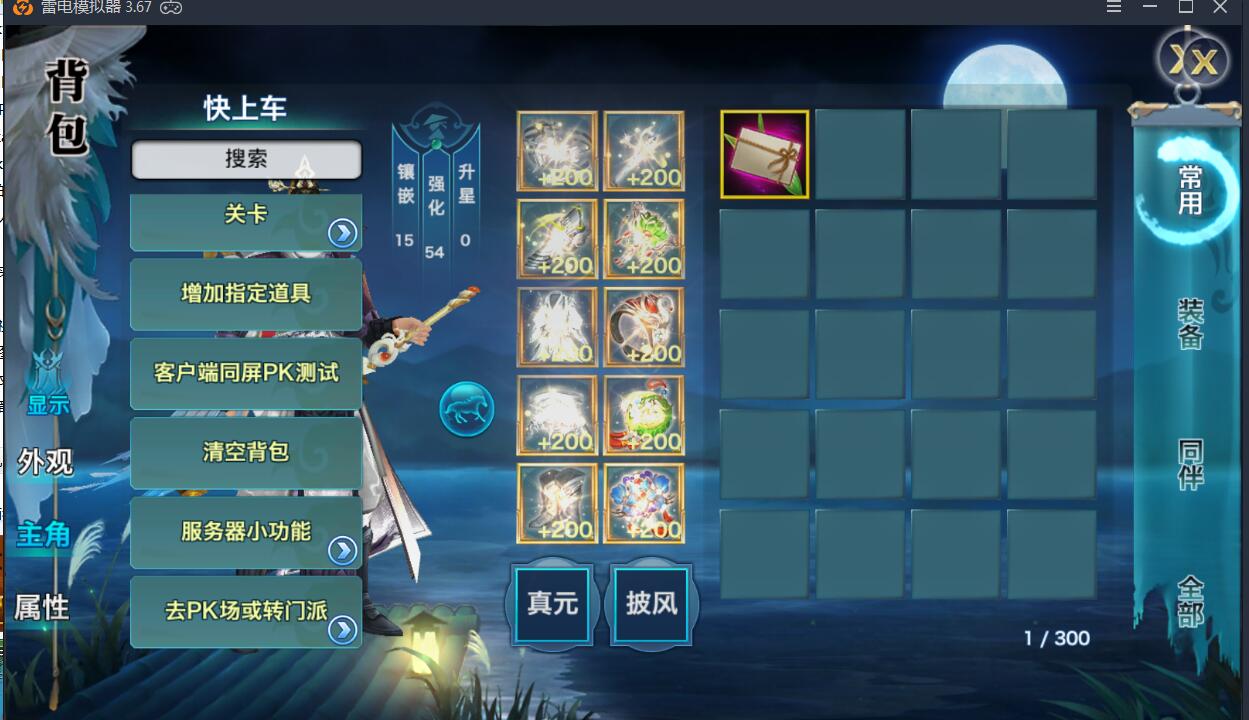
Task: Open the 真元 button
Action: pyautogui.click(x=553, y=604)
